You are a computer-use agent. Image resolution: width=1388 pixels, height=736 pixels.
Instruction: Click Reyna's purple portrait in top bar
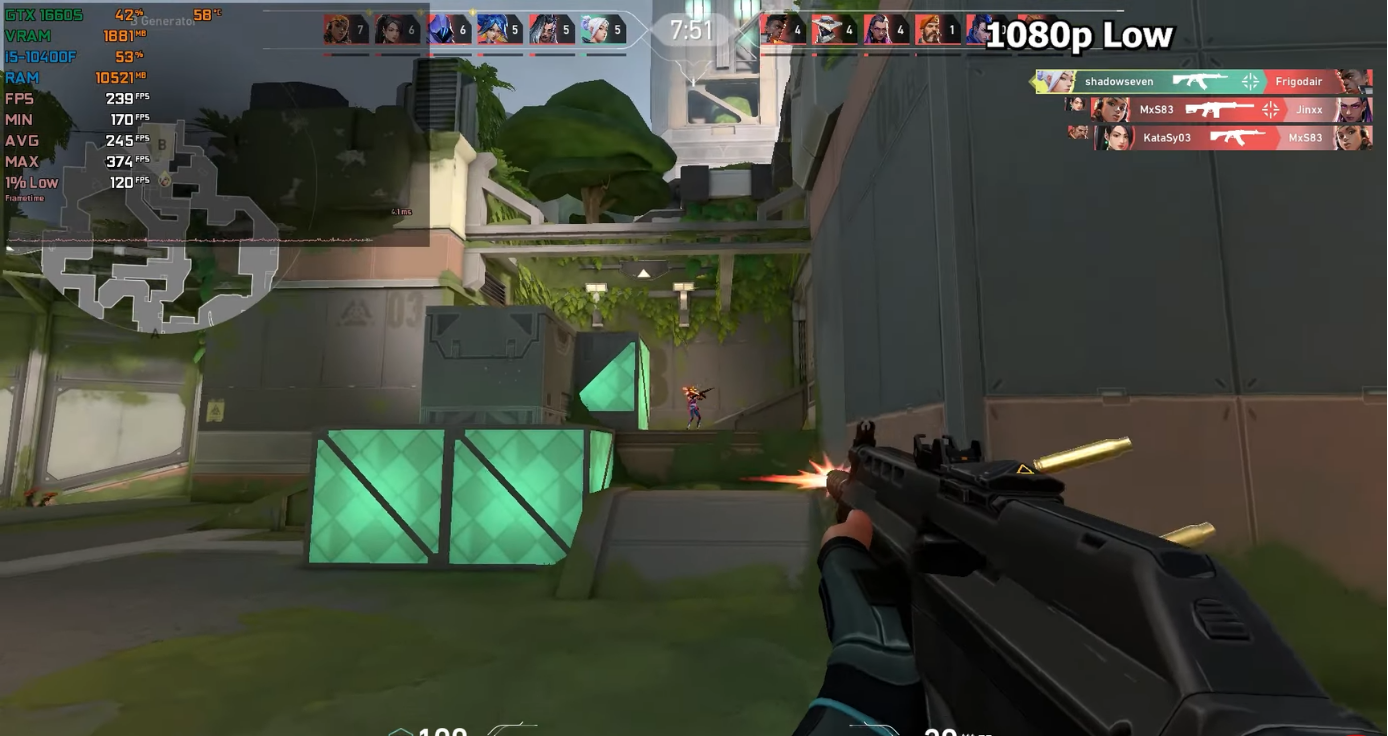click(879, 30)
